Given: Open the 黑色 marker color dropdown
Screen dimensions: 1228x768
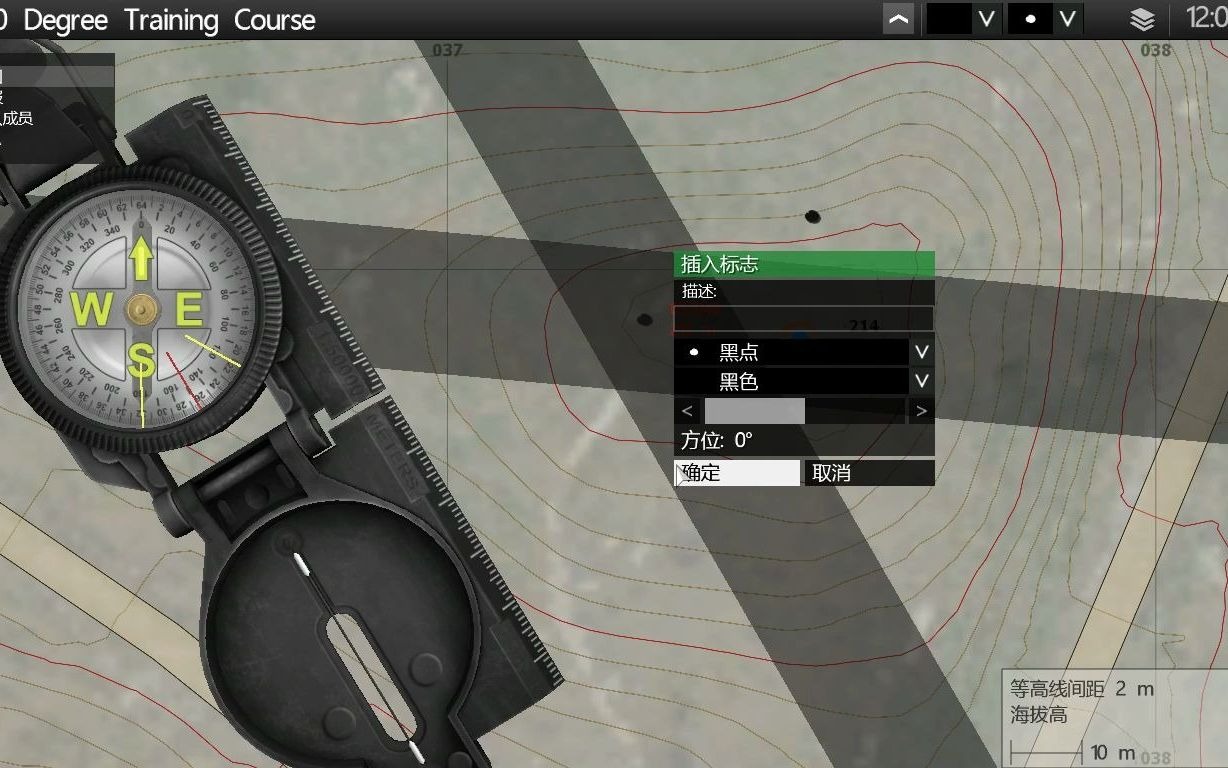Looking at the screenshot, I should click(x=922, y=381).
